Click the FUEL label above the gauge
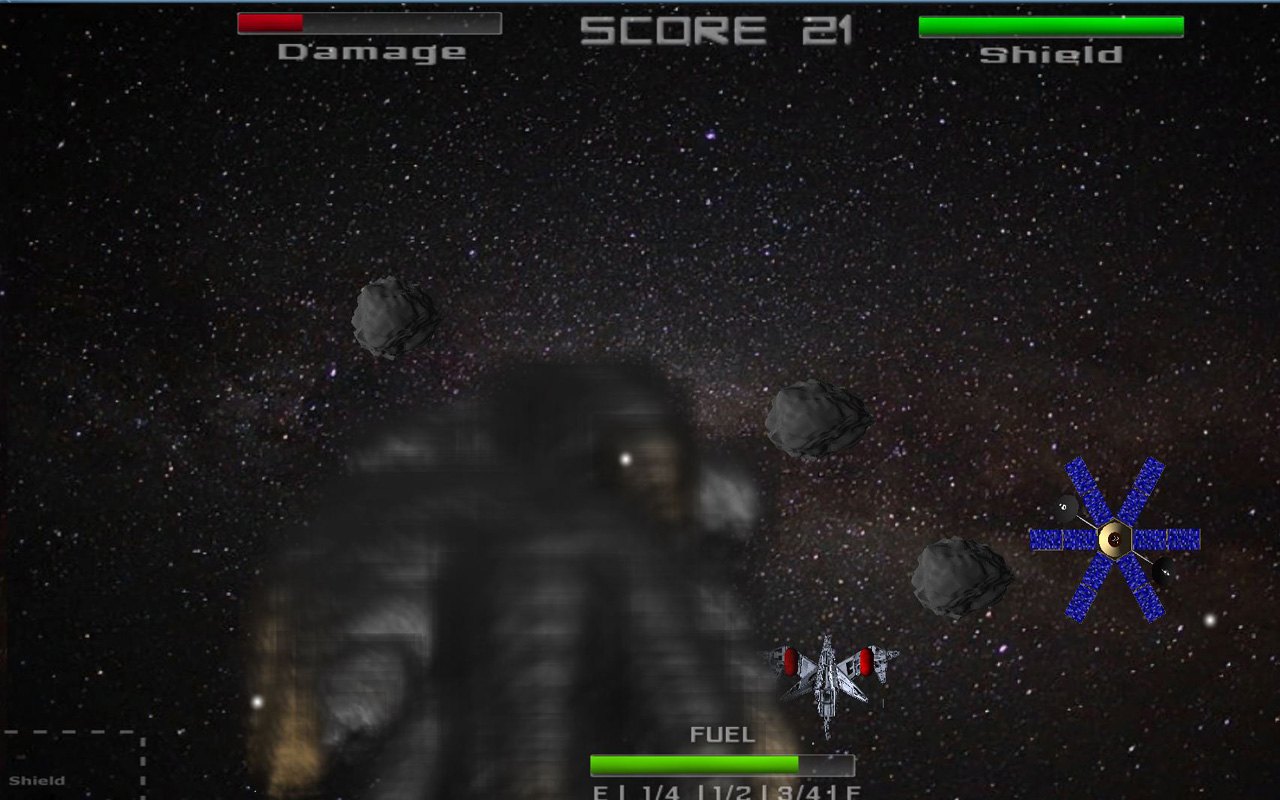This screenshot has height=800, width=1280. tap(721, 733)
